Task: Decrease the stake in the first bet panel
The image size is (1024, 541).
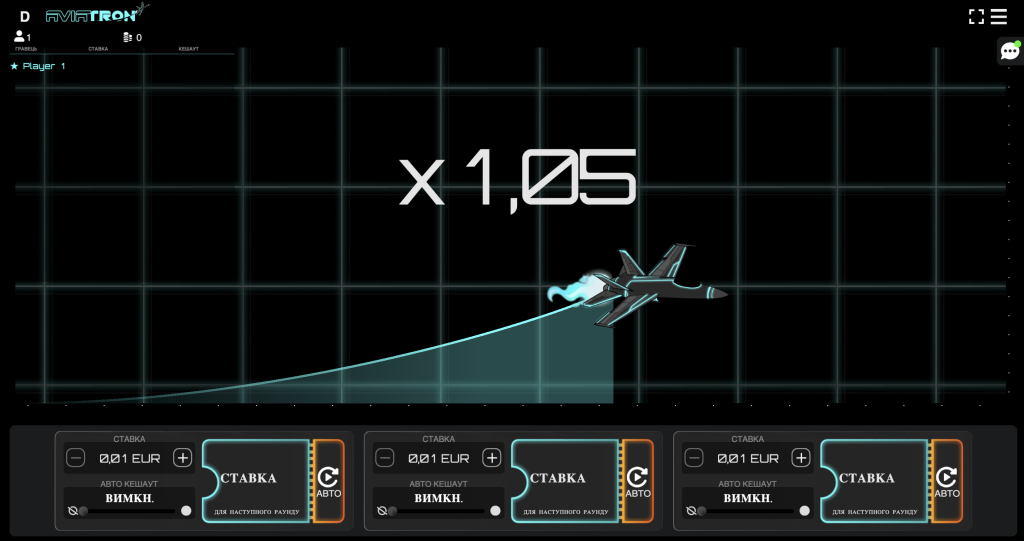Action: pyautogui.click(x=76, y=458)
